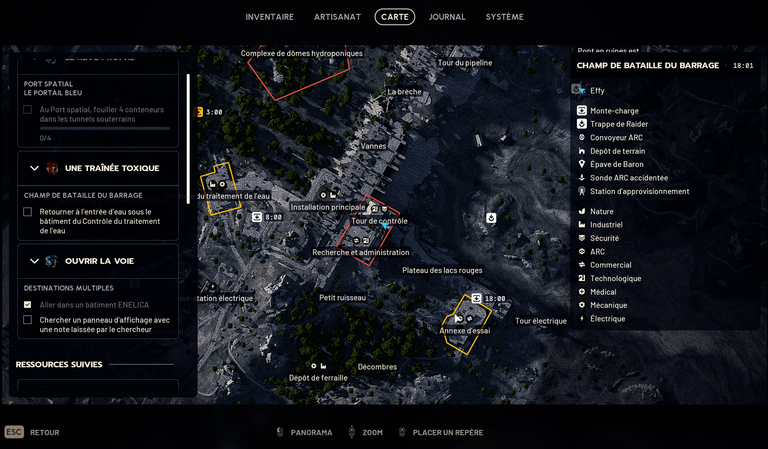Choose Trappe de Raider legend entry

(619, 124)
